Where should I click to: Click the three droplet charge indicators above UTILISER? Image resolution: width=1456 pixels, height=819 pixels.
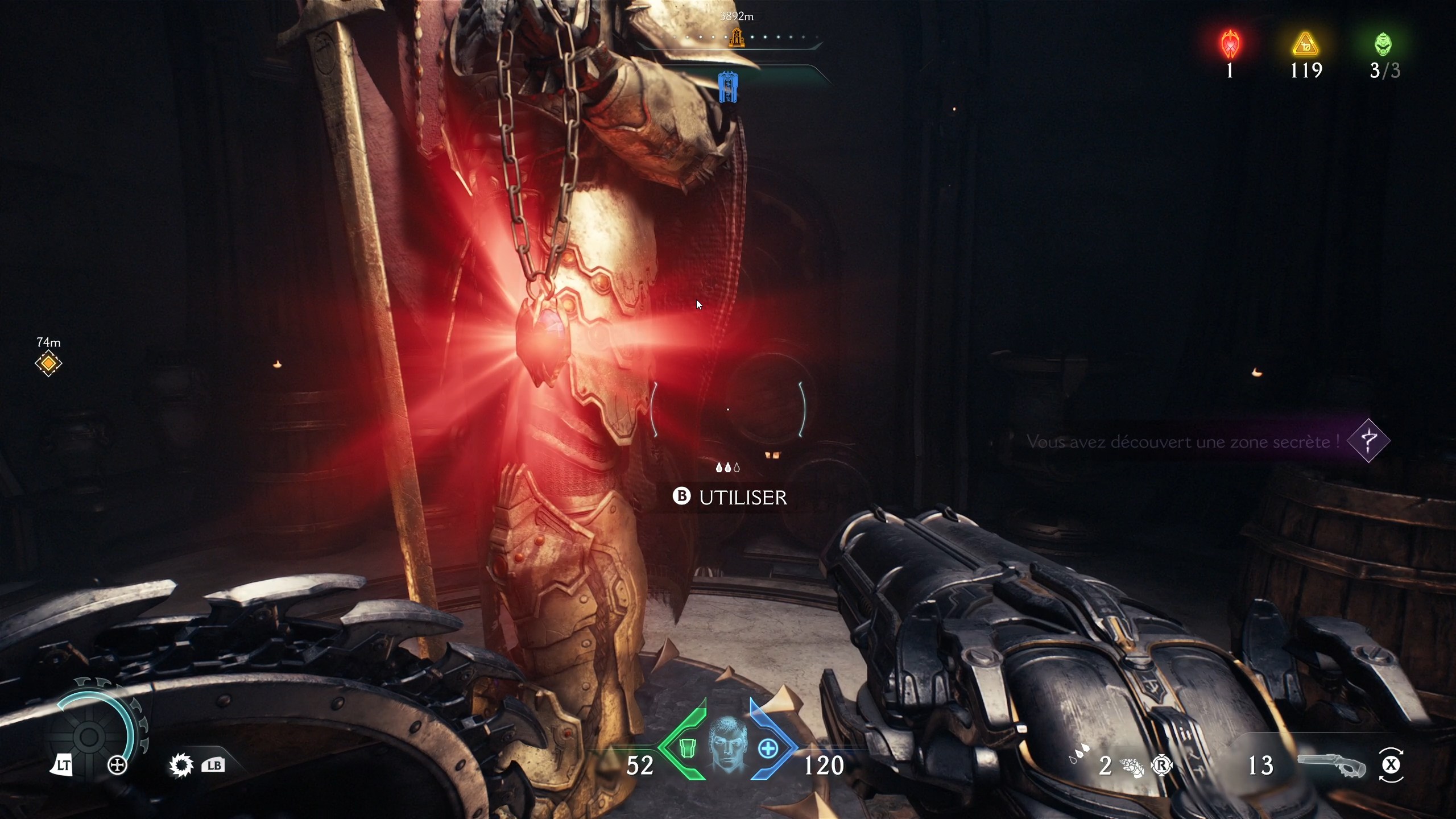tap(729, 467)
